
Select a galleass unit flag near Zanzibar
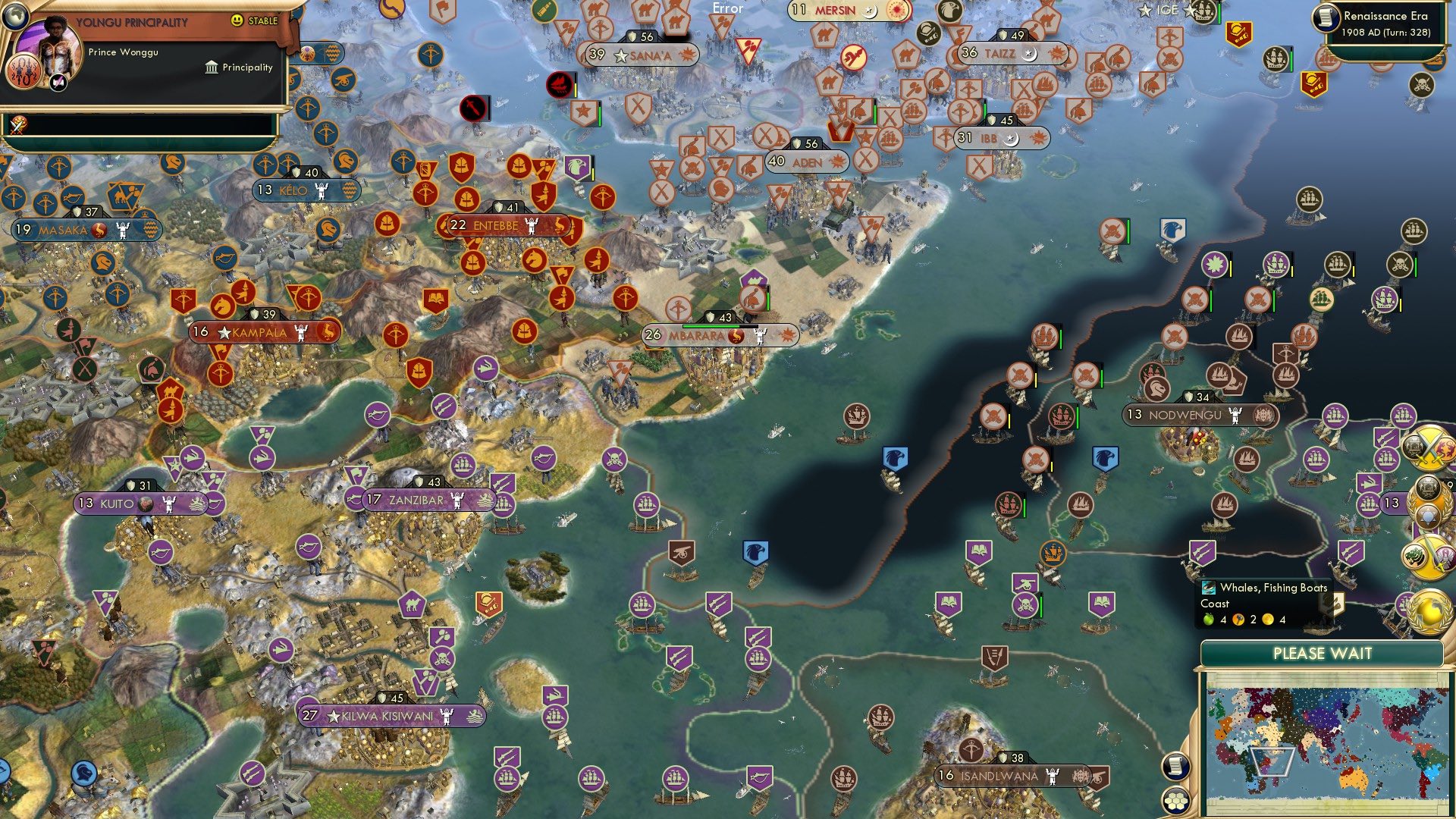[x=504, y=506]
